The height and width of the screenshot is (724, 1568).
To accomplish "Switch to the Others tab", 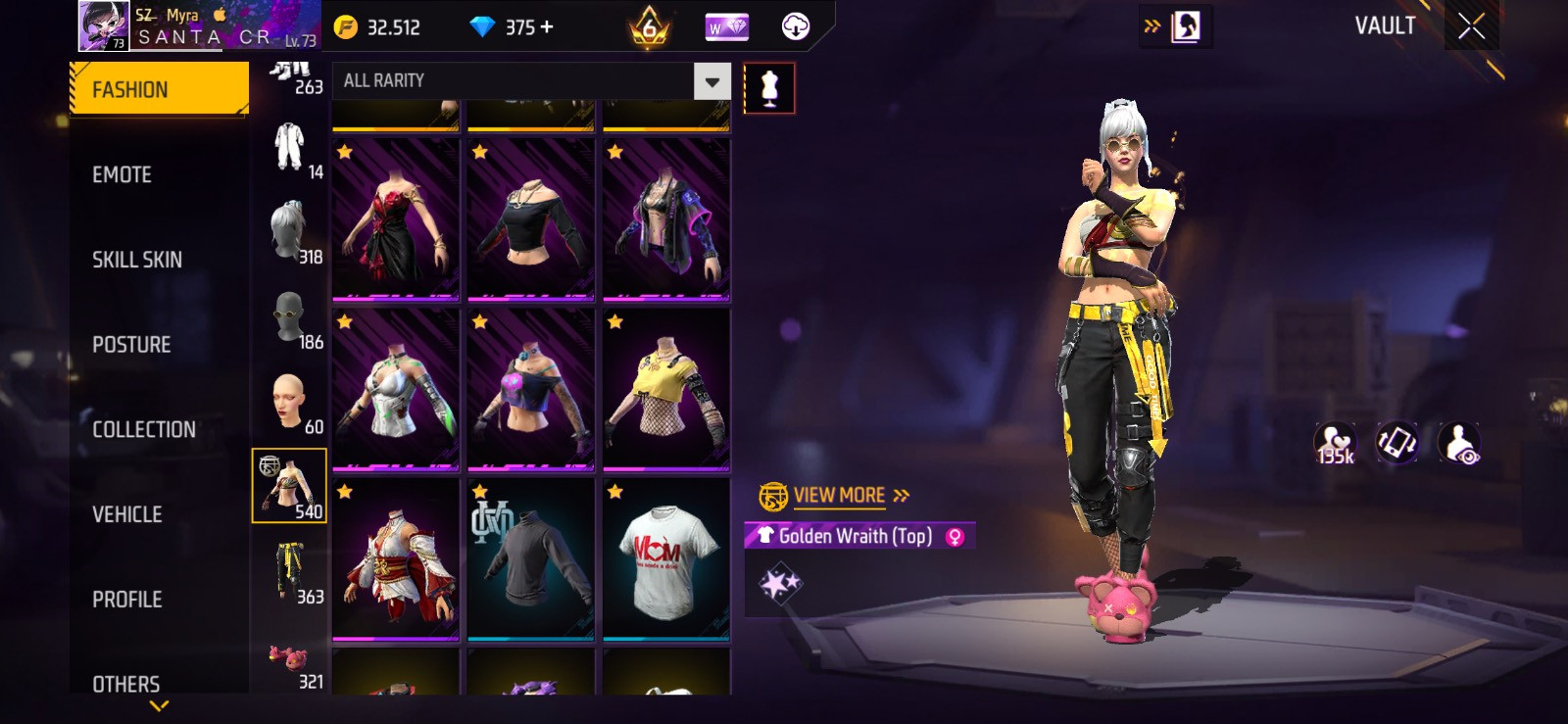I will point(126,684).
